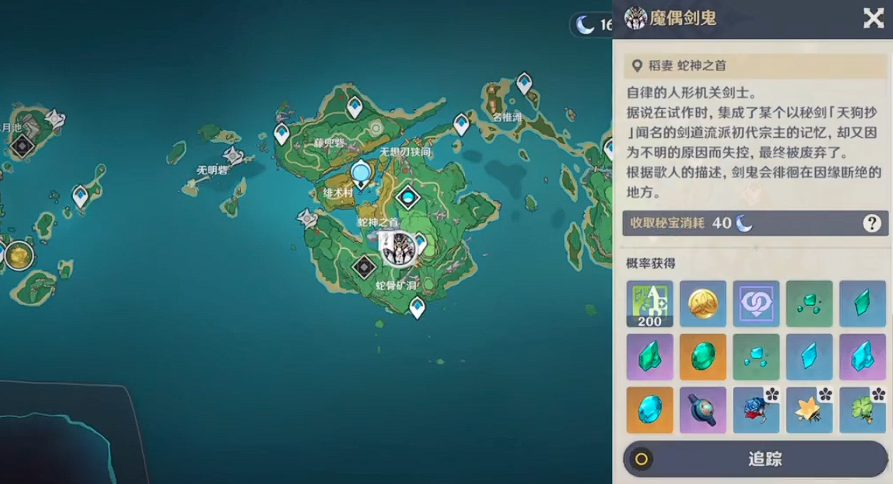Select the dark blue marionette core reward

coord(703,410)
